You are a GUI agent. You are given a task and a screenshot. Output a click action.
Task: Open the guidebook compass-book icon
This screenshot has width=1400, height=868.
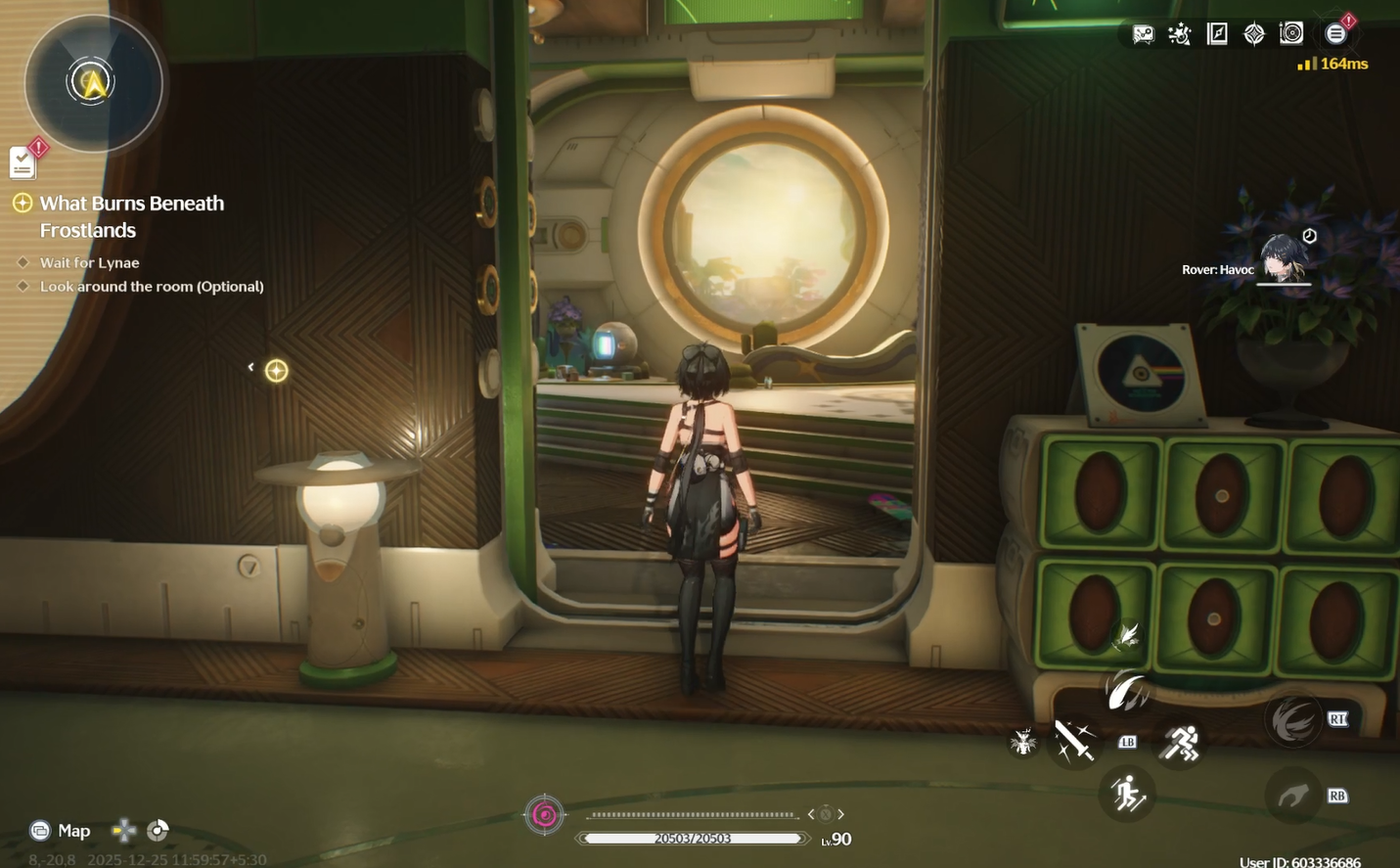pos(1217,34)
